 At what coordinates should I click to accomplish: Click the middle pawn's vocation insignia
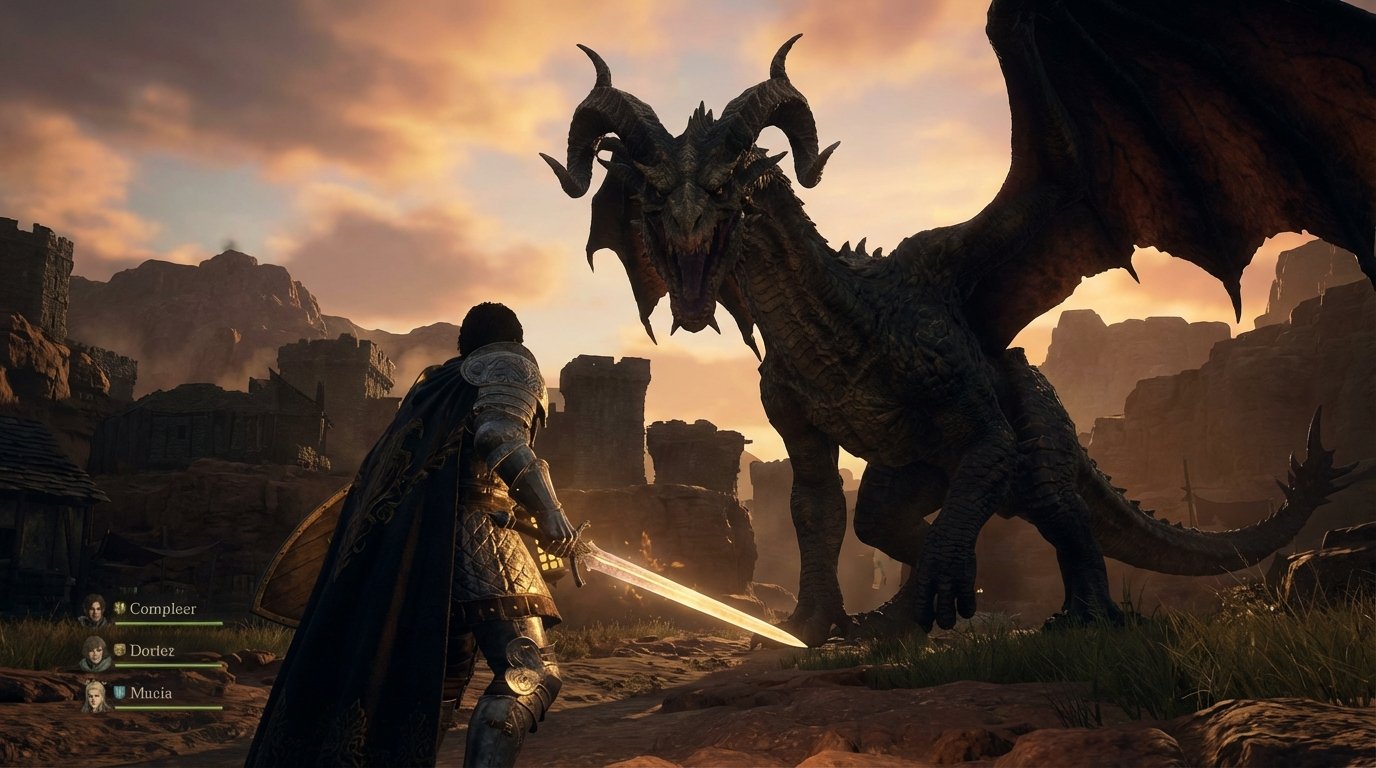120,649
